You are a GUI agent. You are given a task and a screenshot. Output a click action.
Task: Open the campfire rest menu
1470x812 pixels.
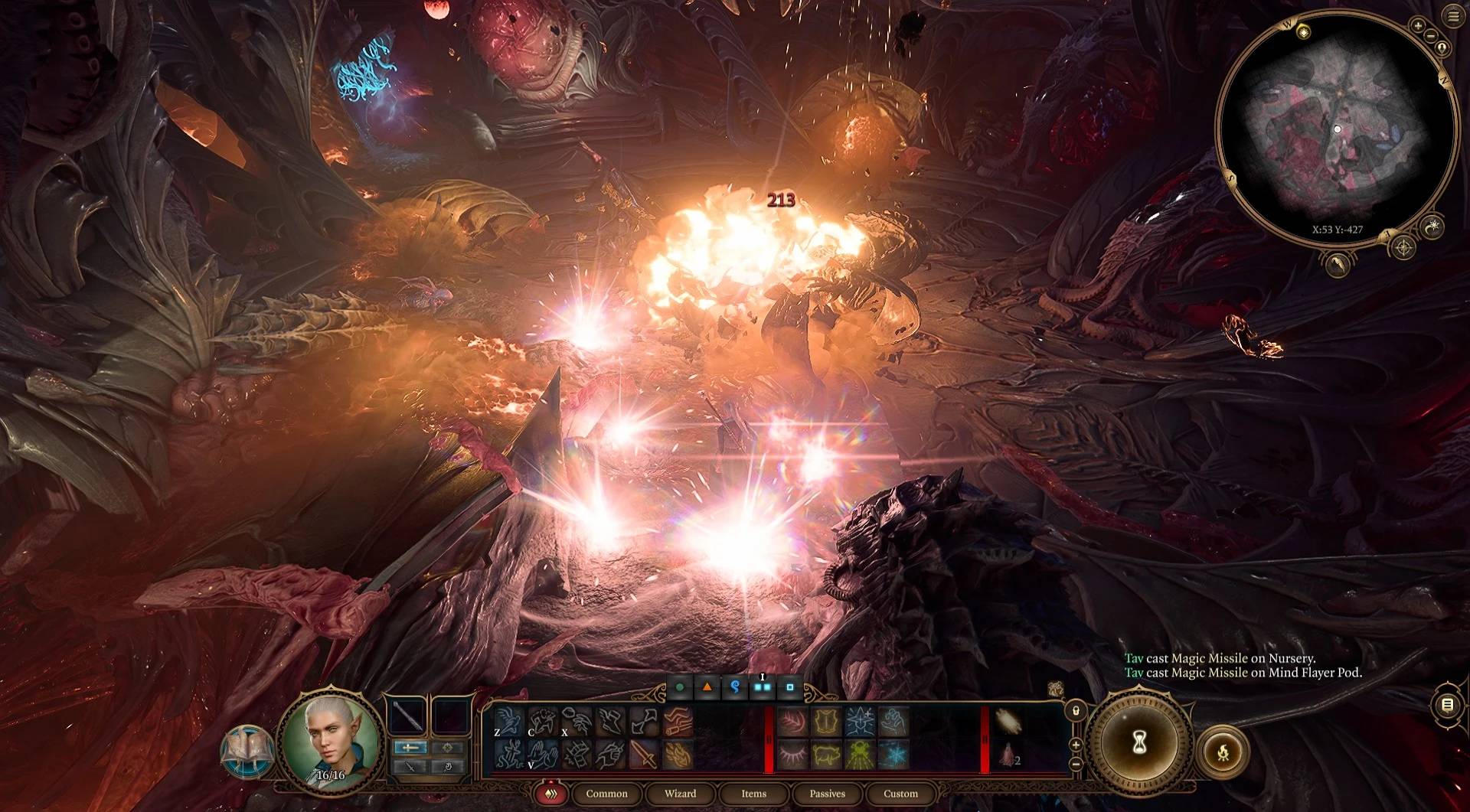pos(1223,753)
